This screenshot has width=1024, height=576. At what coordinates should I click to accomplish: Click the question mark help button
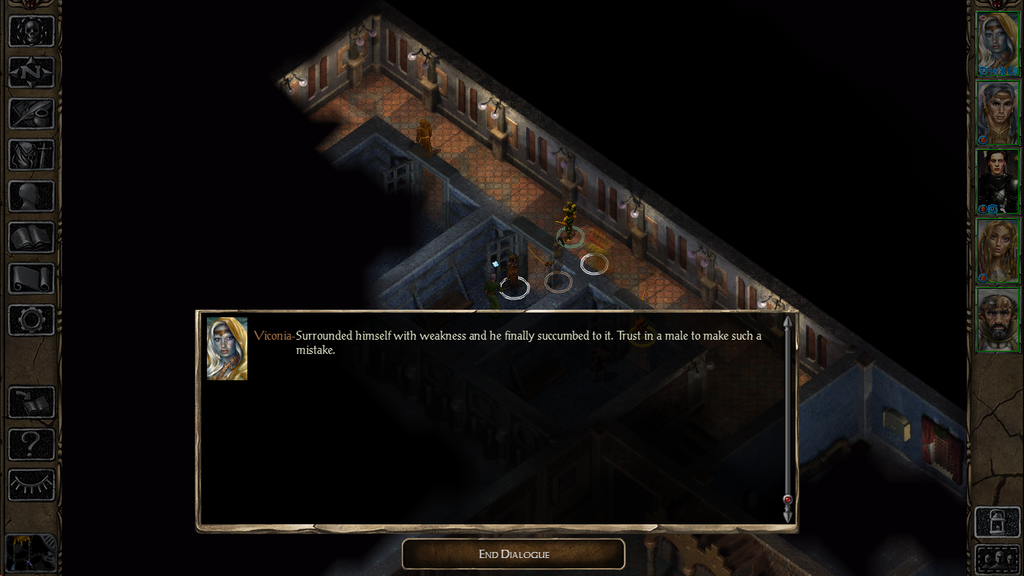pyautogui.click(x=31, y=443)
